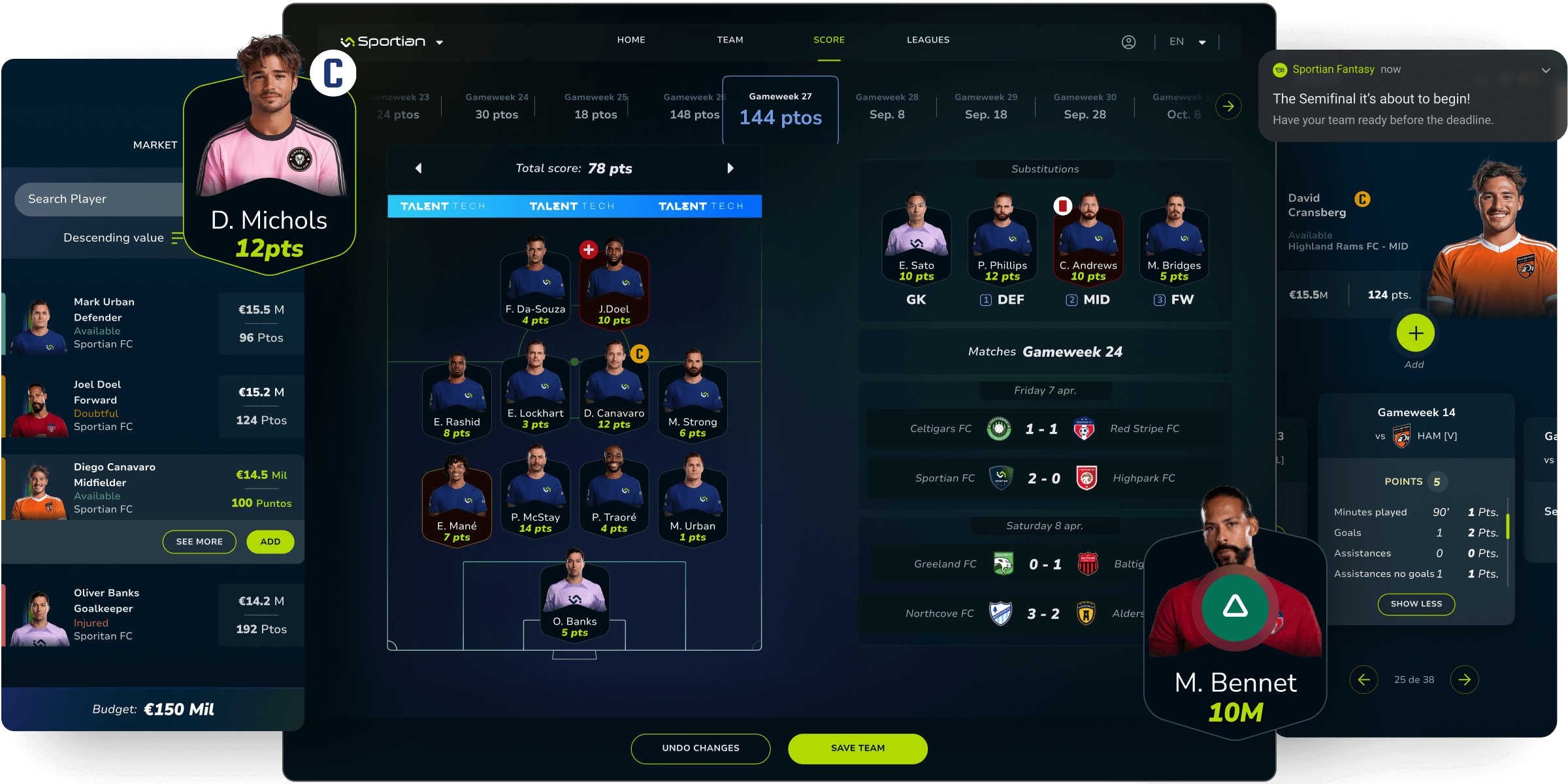This screenshot has width=1568, height=784.
Task: Click the next gameweek arrow after Oct. 8
Action: click(x=1229, y=106)
